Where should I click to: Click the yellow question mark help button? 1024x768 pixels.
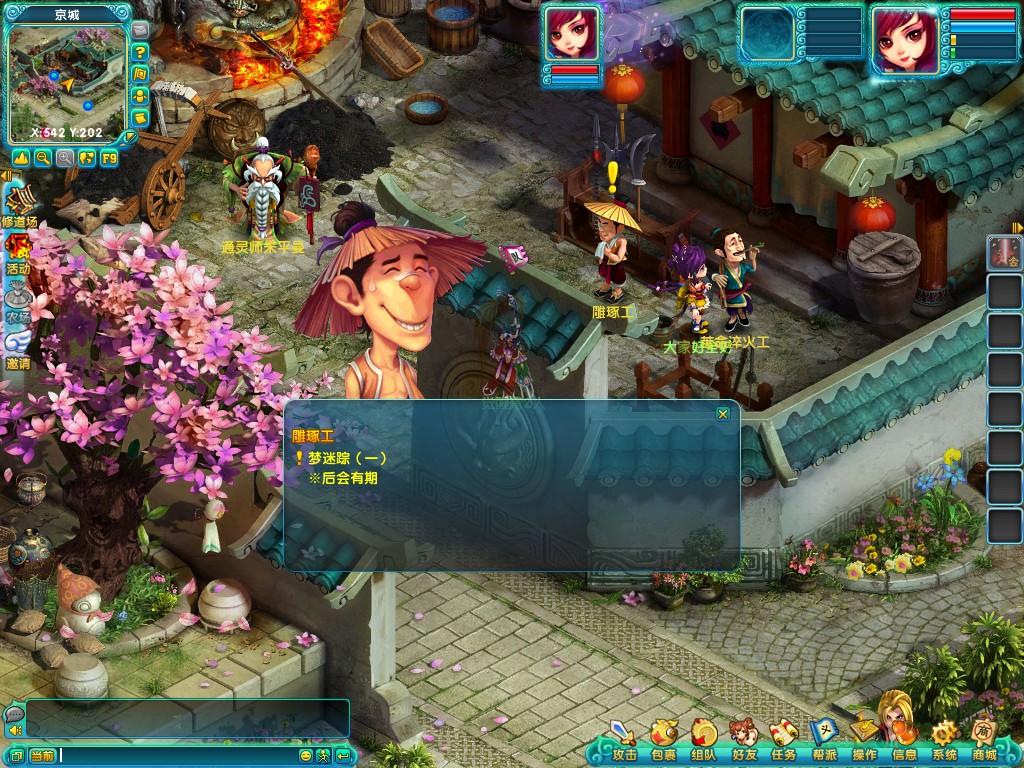tap(141, 52)
